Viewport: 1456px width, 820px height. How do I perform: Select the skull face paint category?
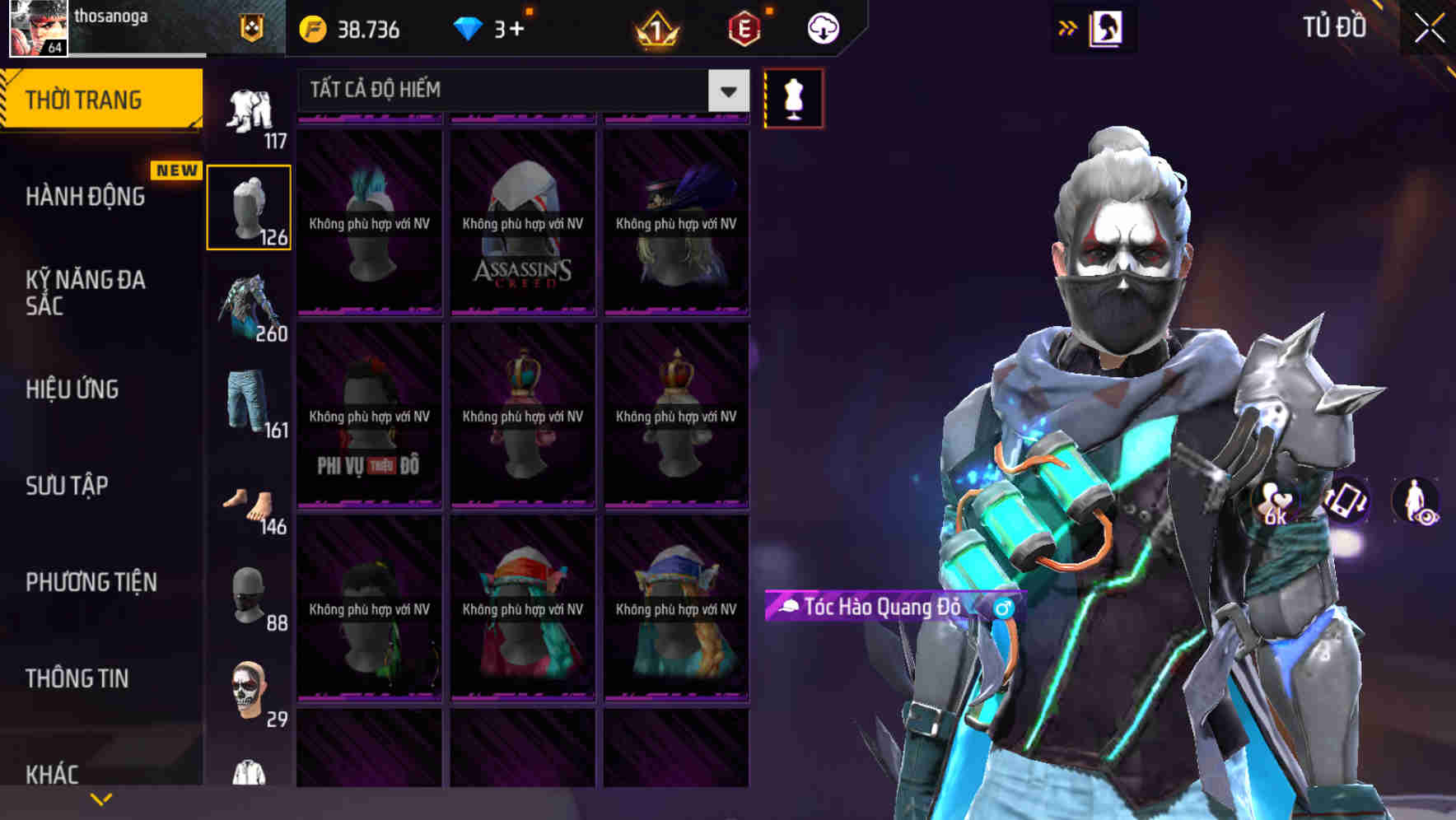[x=249, y=690]
